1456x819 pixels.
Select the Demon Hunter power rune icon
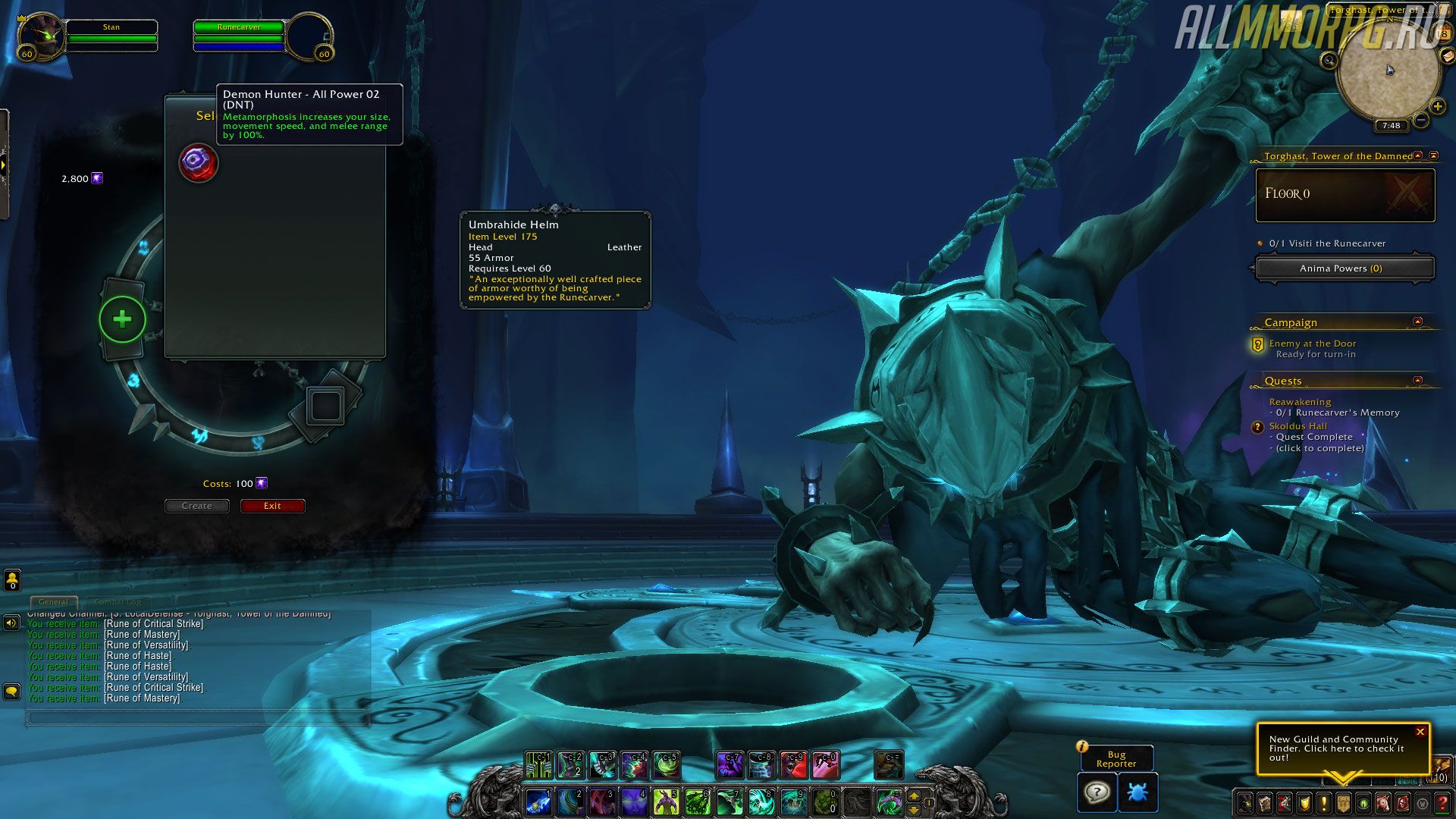pos(198,163)
